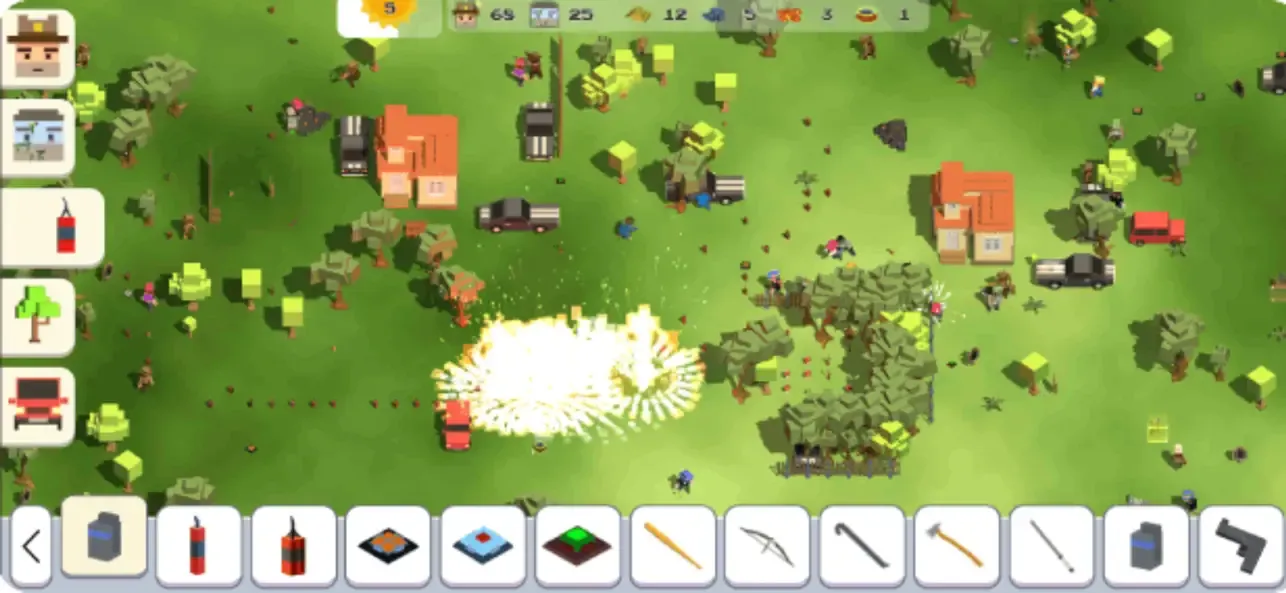1286x593 pixels.
Task: Choose the green-topped pad tile
Action: tap(577, 547)
